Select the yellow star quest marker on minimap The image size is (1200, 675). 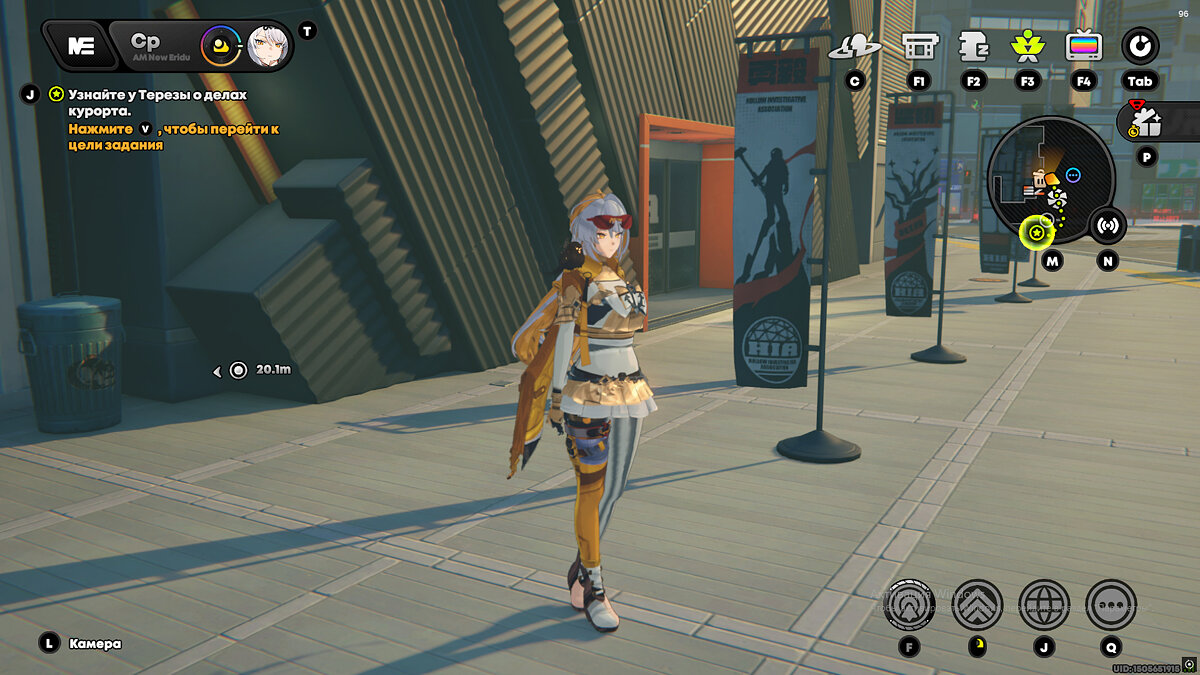(x=1037, y=233)
